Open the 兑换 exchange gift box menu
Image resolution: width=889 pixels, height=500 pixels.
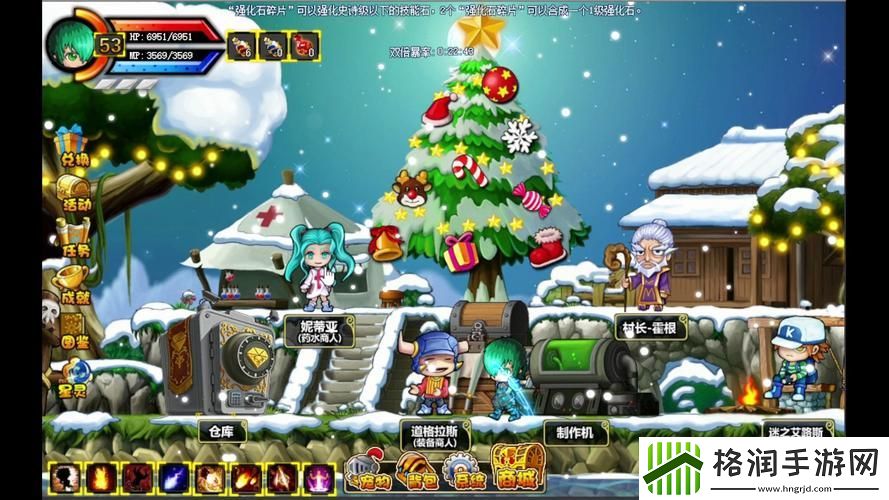[72, 146]
